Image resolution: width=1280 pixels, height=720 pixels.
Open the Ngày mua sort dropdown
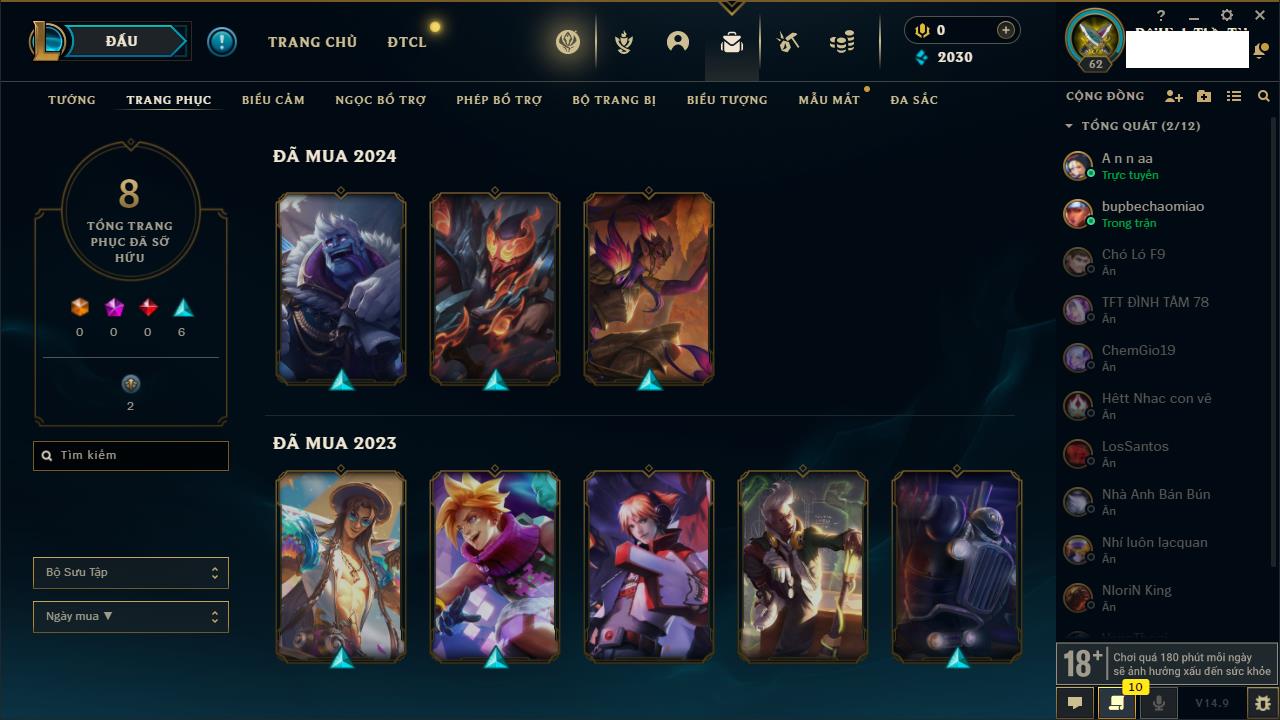131,617
